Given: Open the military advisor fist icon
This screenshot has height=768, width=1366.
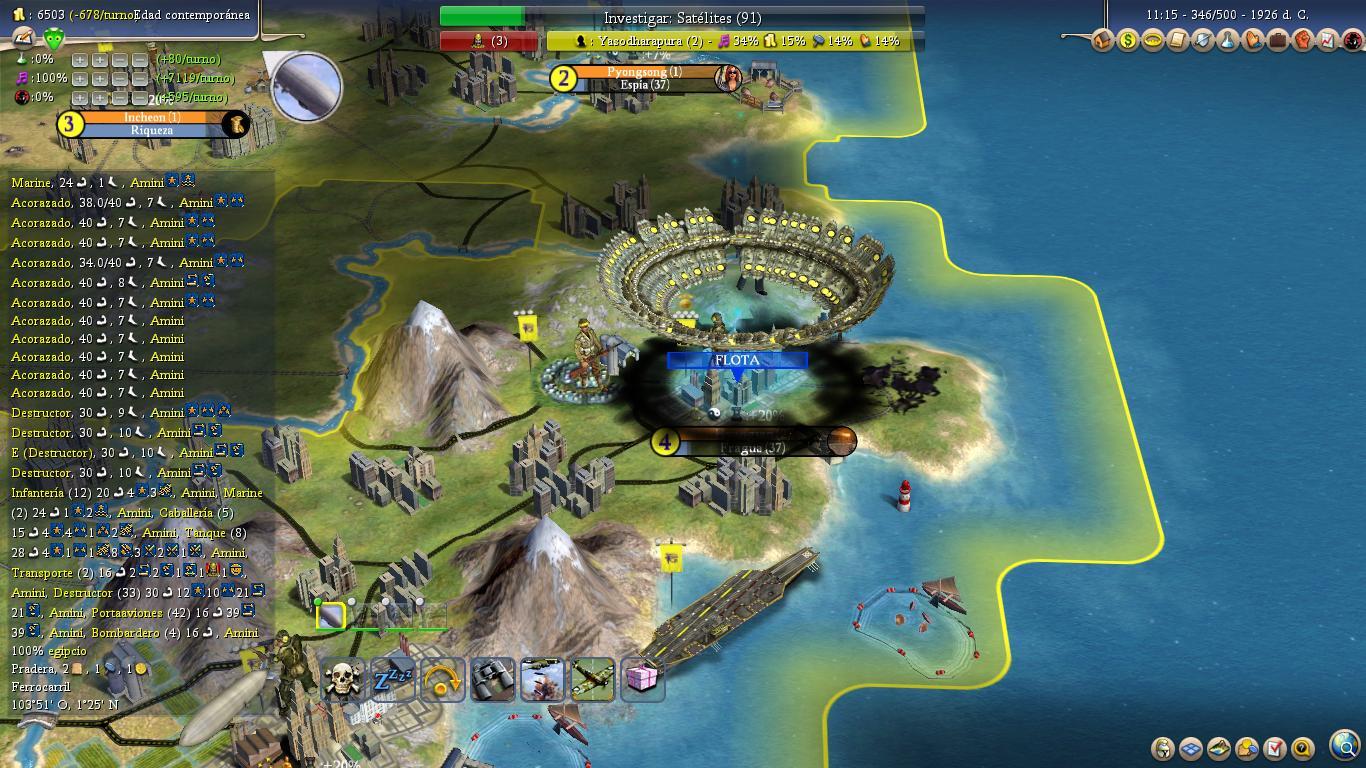Looking at the screenshot, I should click(1302, 41).
